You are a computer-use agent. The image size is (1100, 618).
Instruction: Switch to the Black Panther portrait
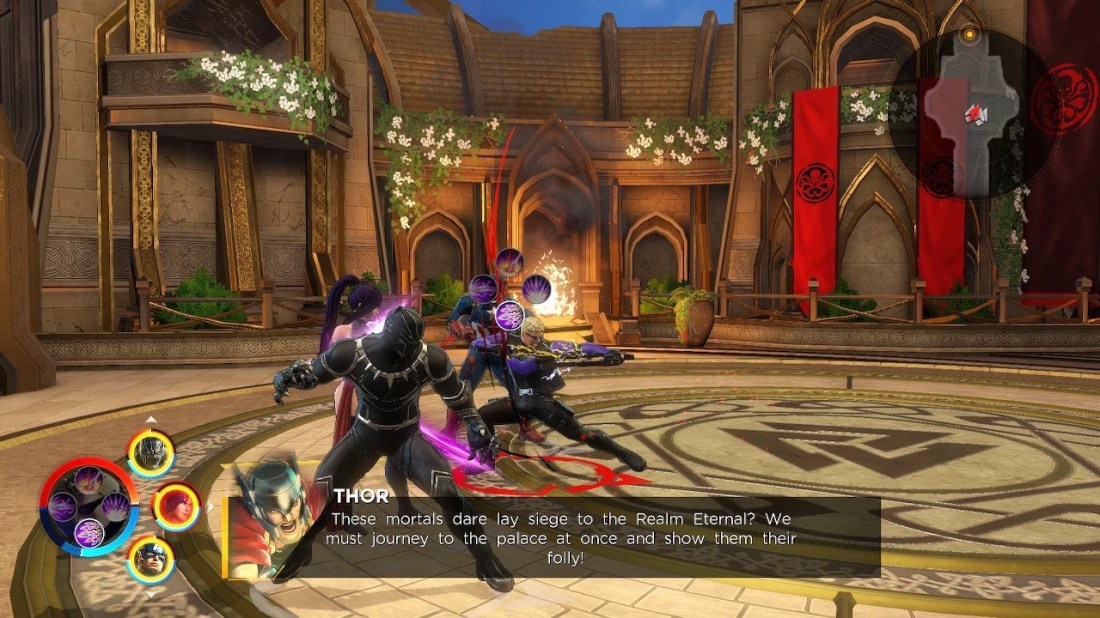point(151,453)
